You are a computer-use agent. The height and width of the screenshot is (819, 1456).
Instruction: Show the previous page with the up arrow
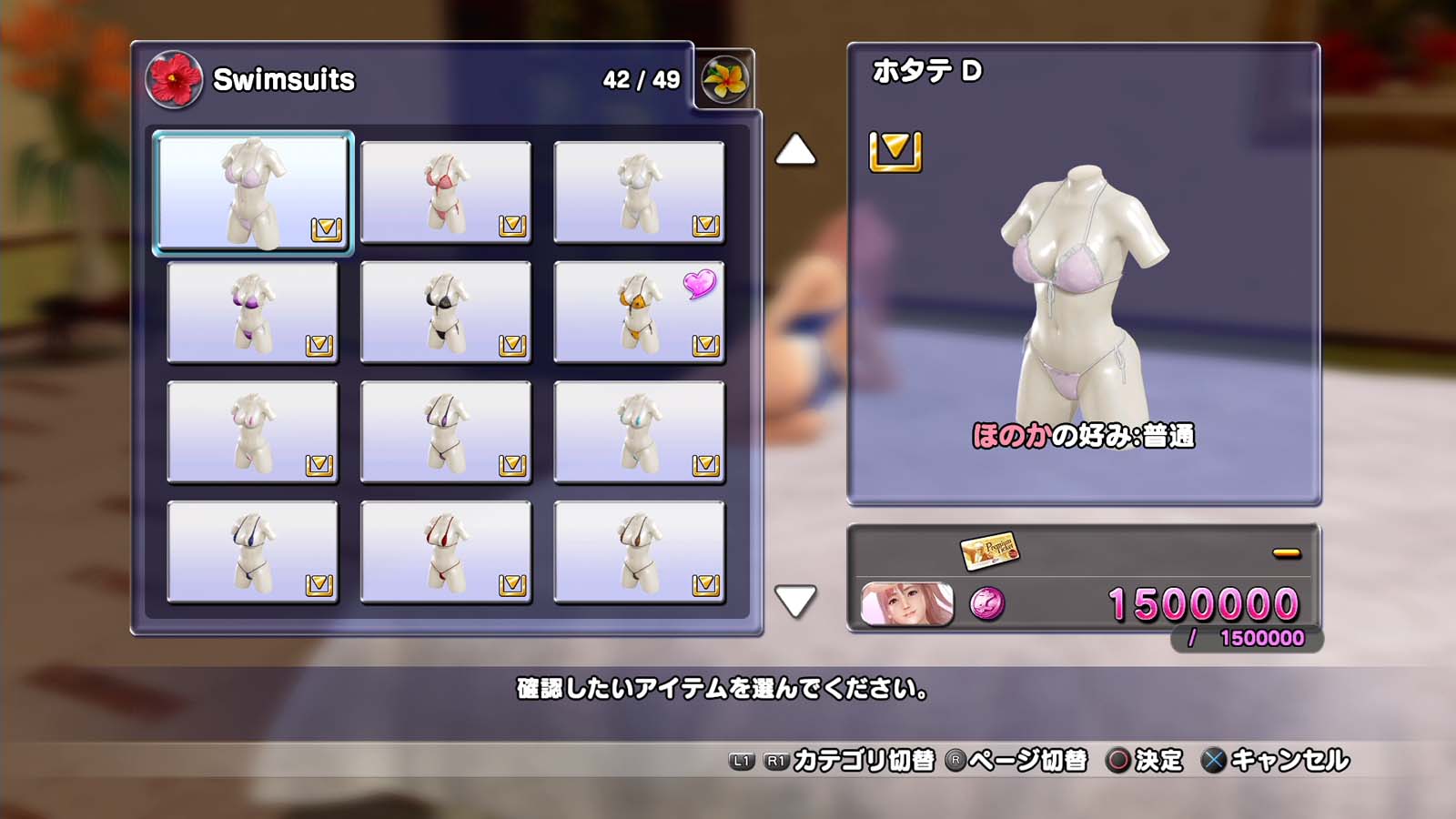(x=795, y=150)
